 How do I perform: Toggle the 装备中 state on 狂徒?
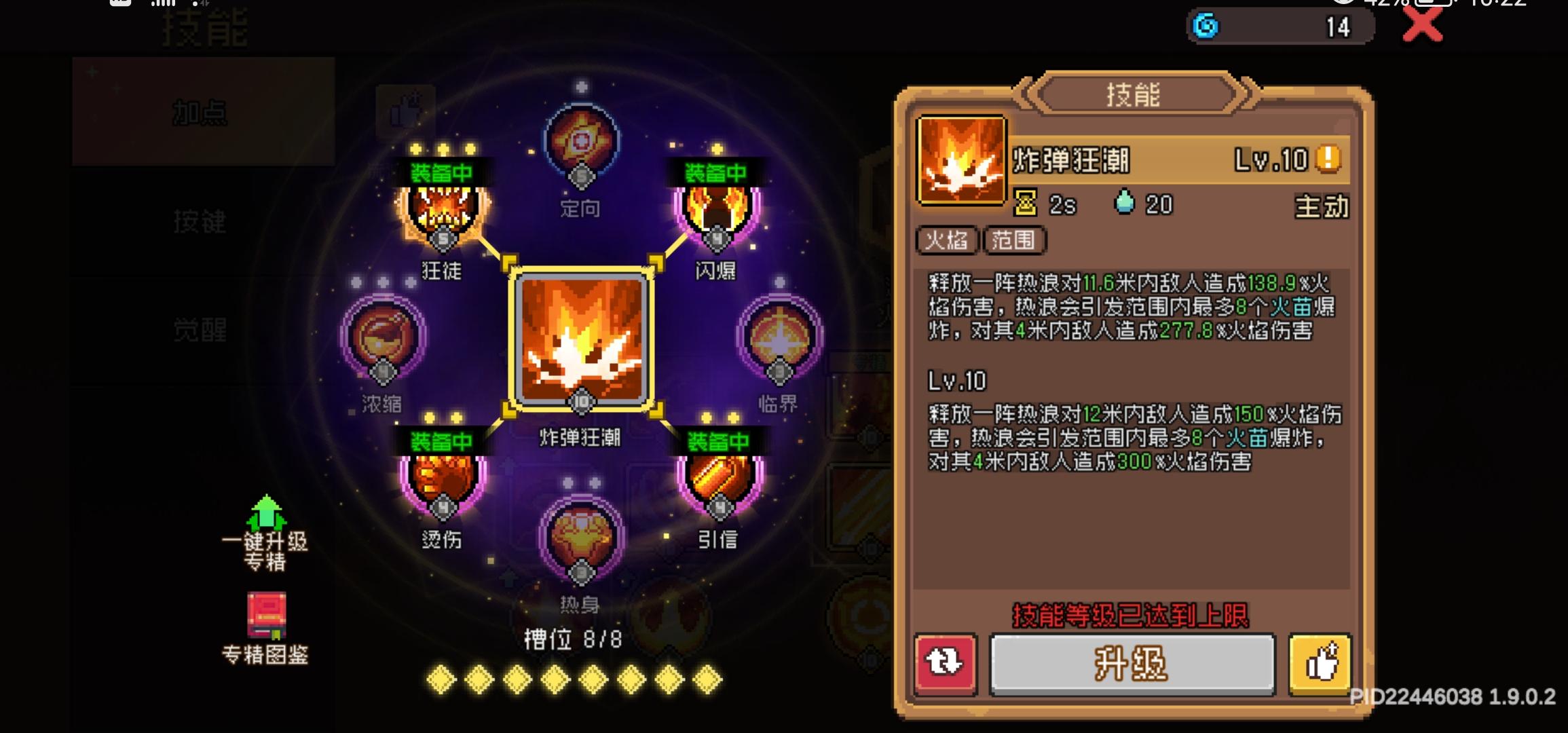441,169
